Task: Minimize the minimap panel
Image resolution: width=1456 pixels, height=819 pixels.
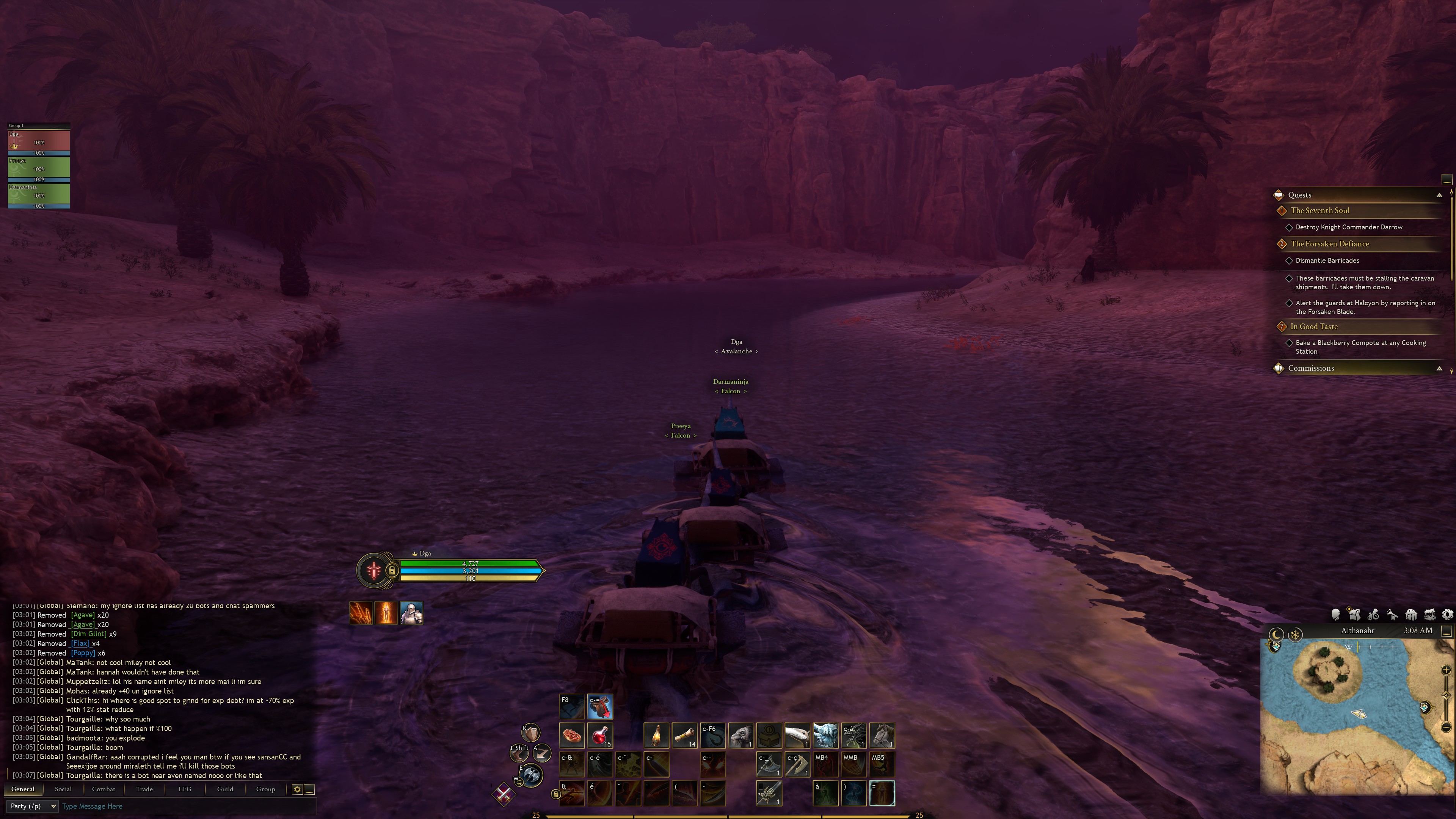Action: click(1447, 631)
